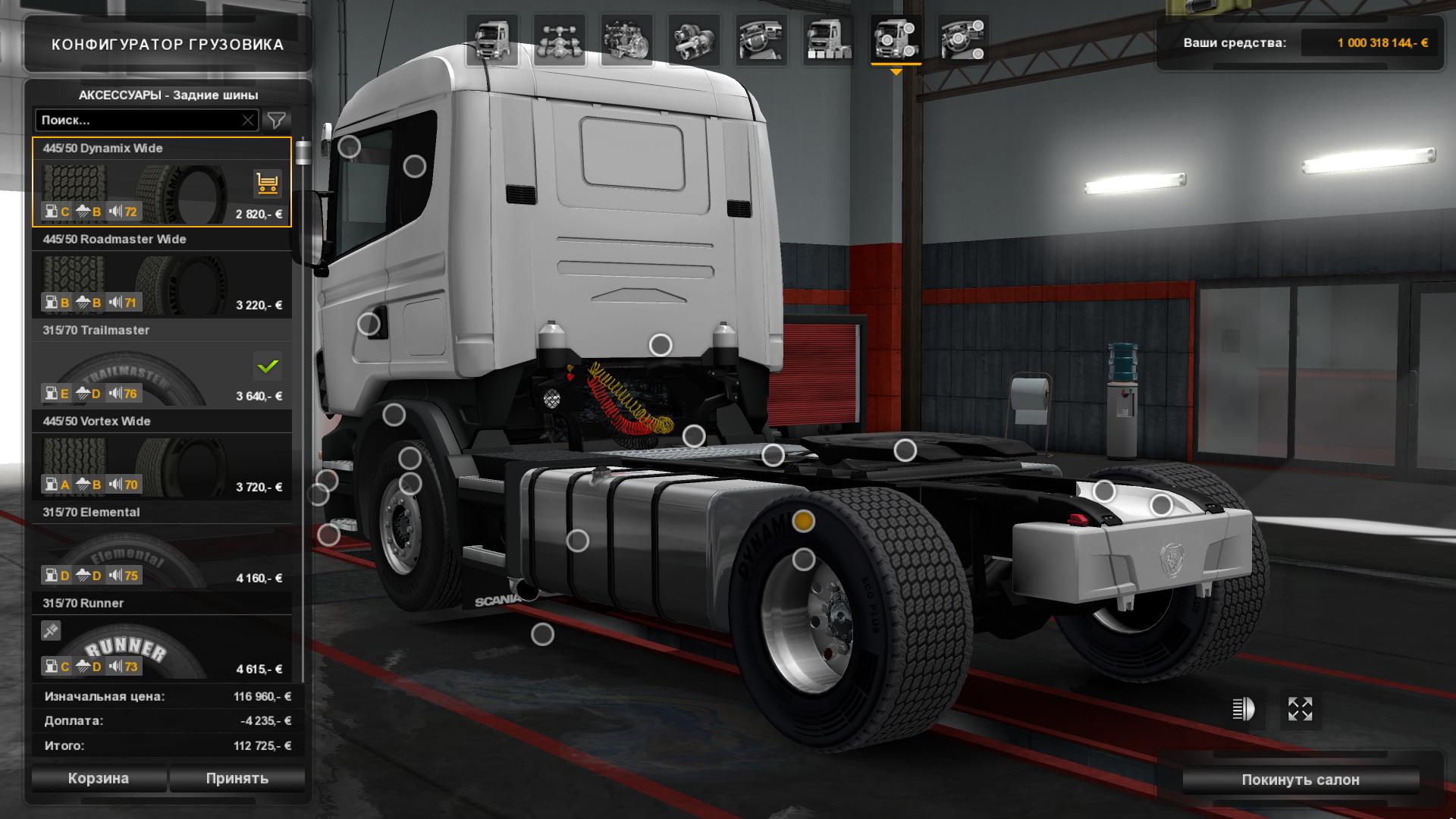Click the search filter funnel icon

278,120
